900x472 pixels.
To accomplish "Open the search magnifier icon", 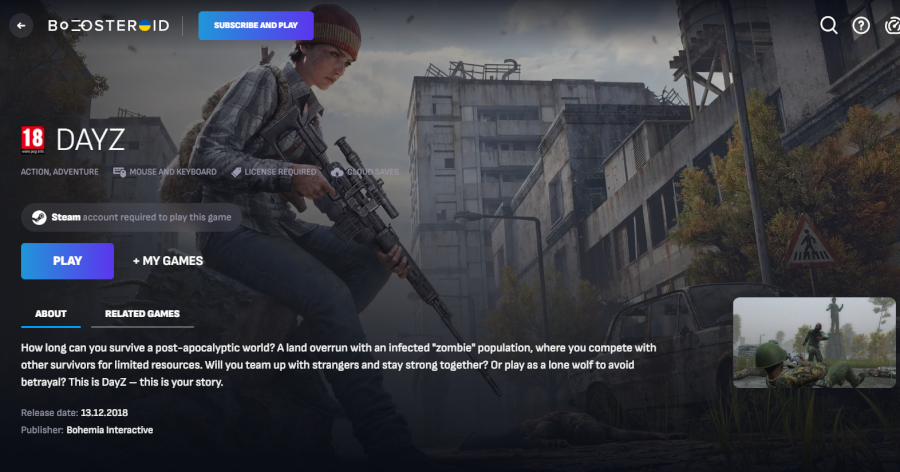I will [x=829, y=26].
